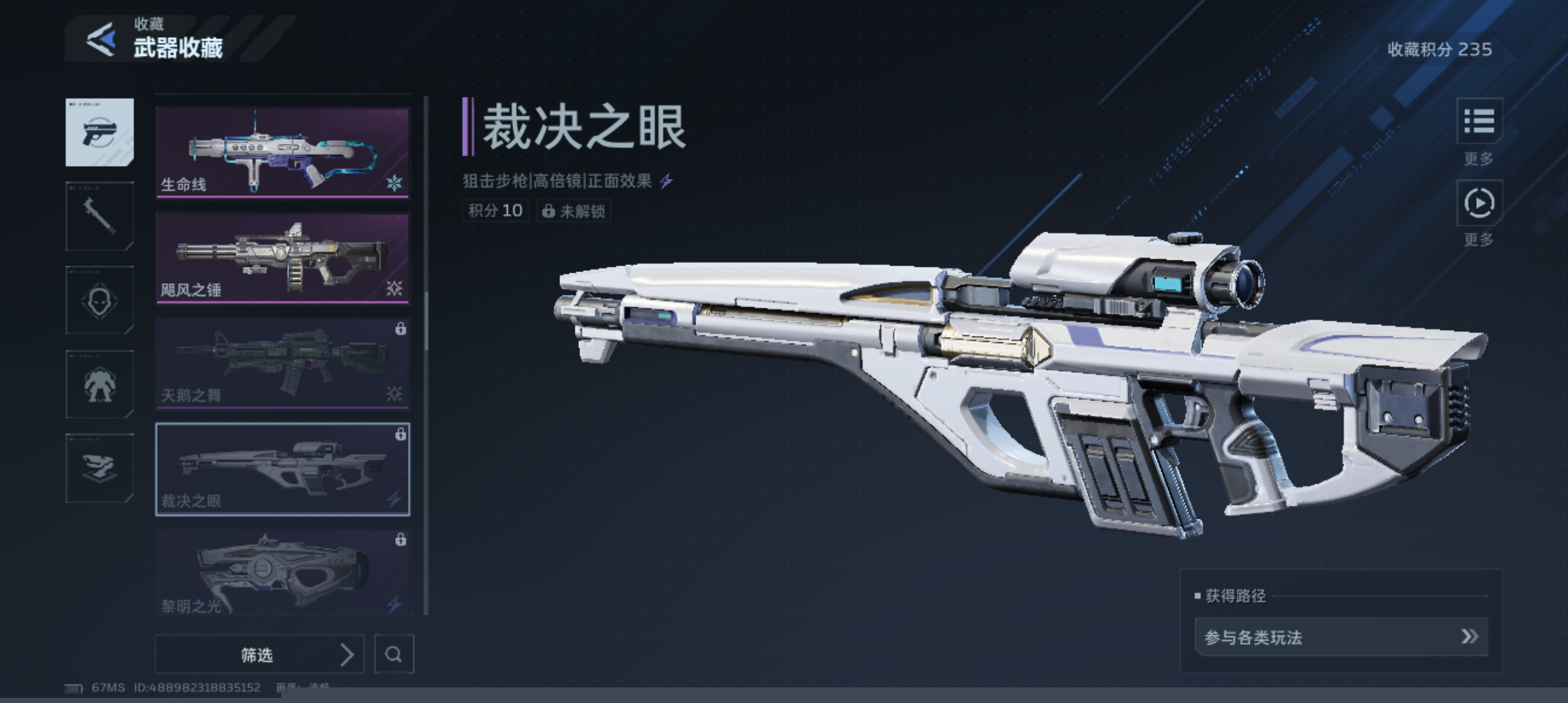Choose the 飓风之锤 minigun card
1568x703 pixels.
[x=283, y=258]
